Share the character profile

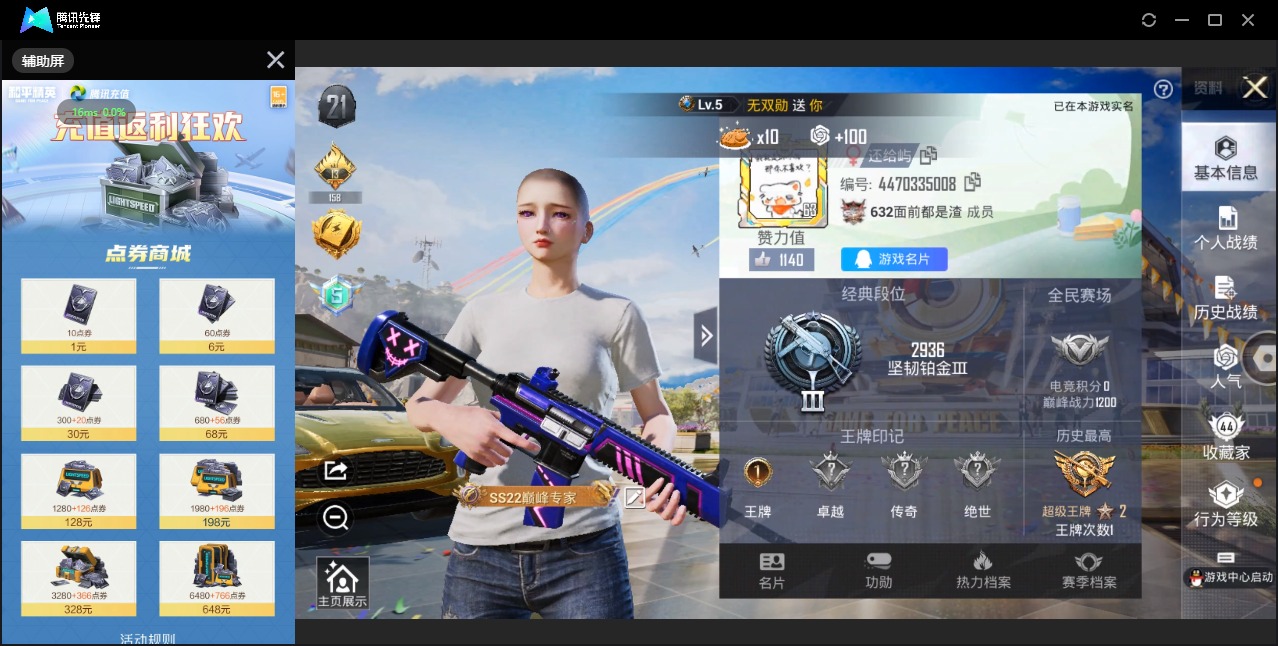[x=335, y=470]
